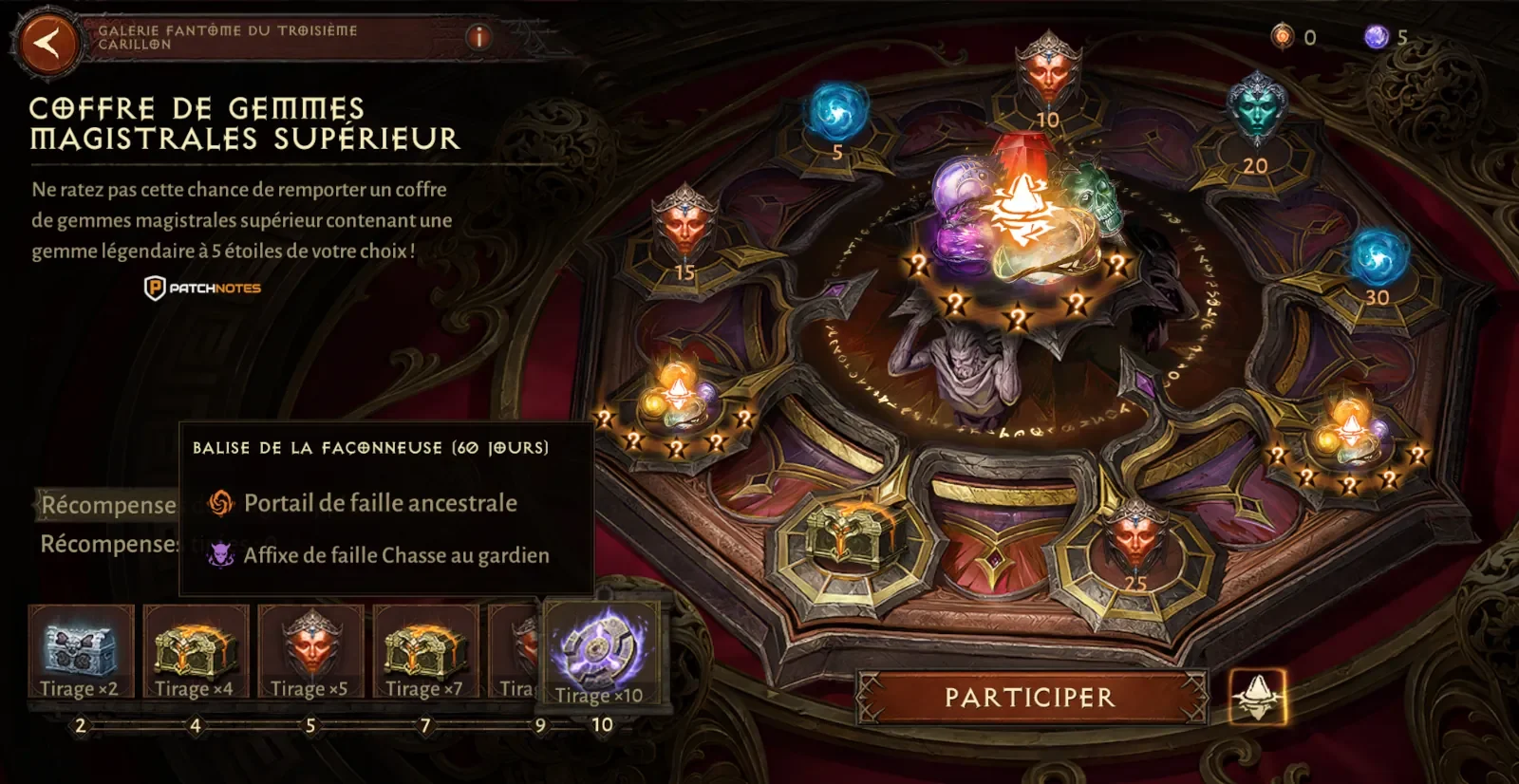Pick the mask prize labeled 15
Image resolution: width=1519 pixels, height=784 pixels.
click(x=684, y=224)
